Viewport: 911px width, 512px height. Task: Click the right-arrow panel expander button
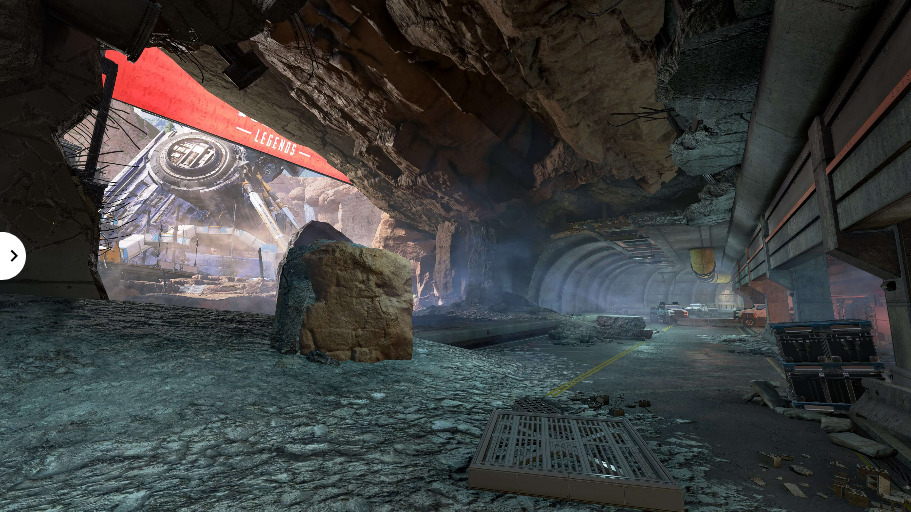point(11,256)
